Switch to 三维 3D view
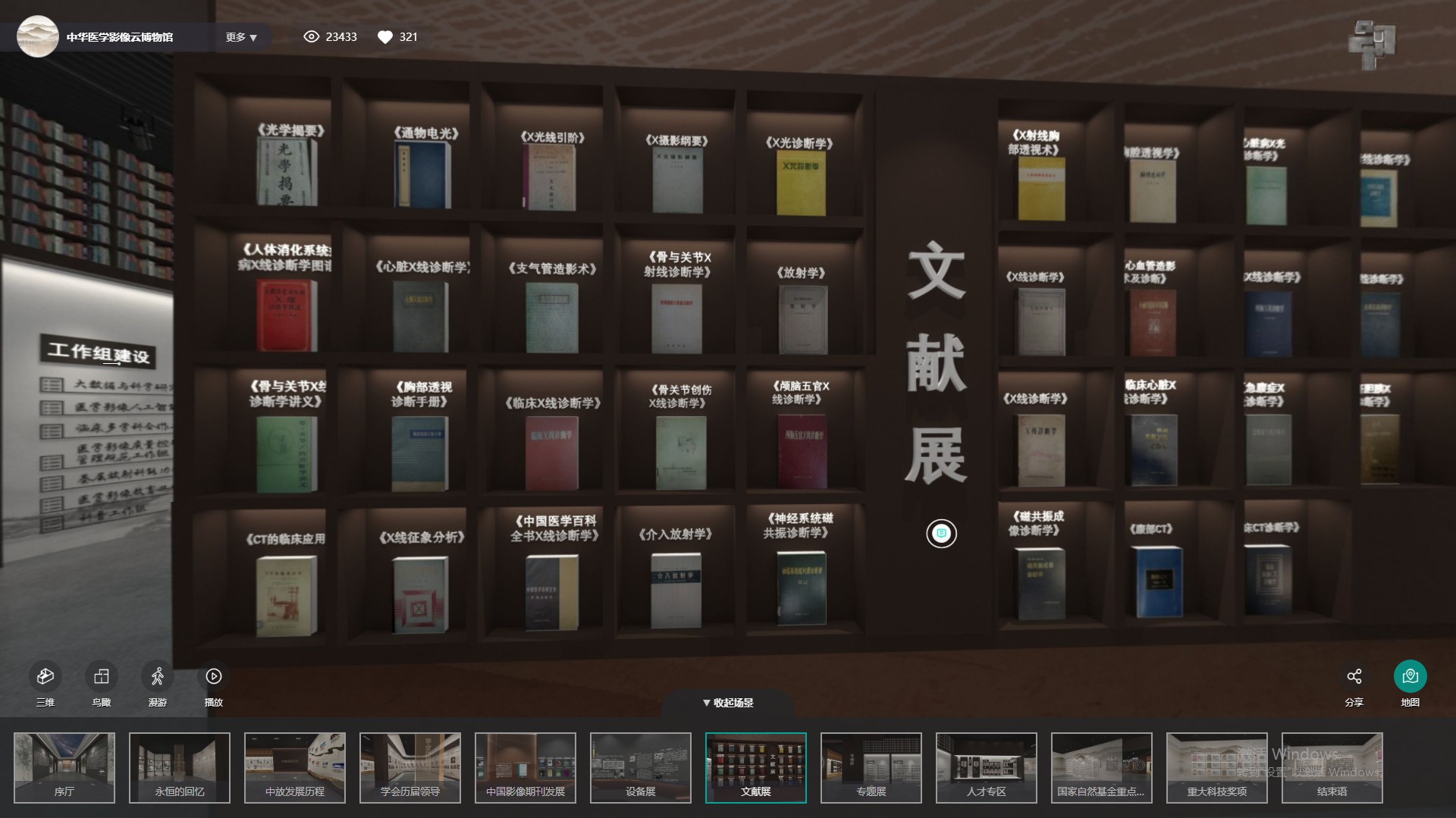 (x=45, y=676)
